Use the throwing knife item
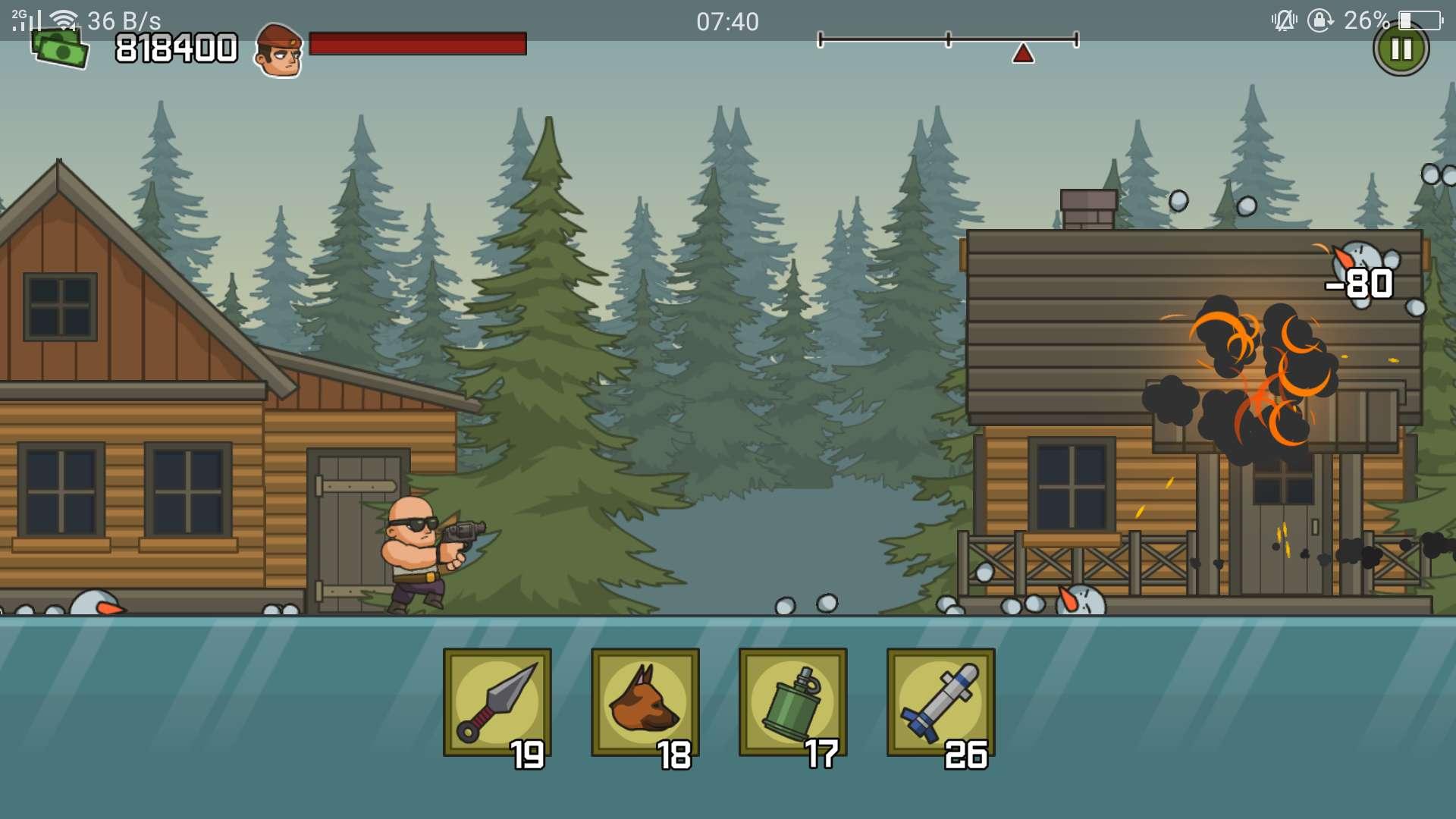 click(x=497, y=702)
